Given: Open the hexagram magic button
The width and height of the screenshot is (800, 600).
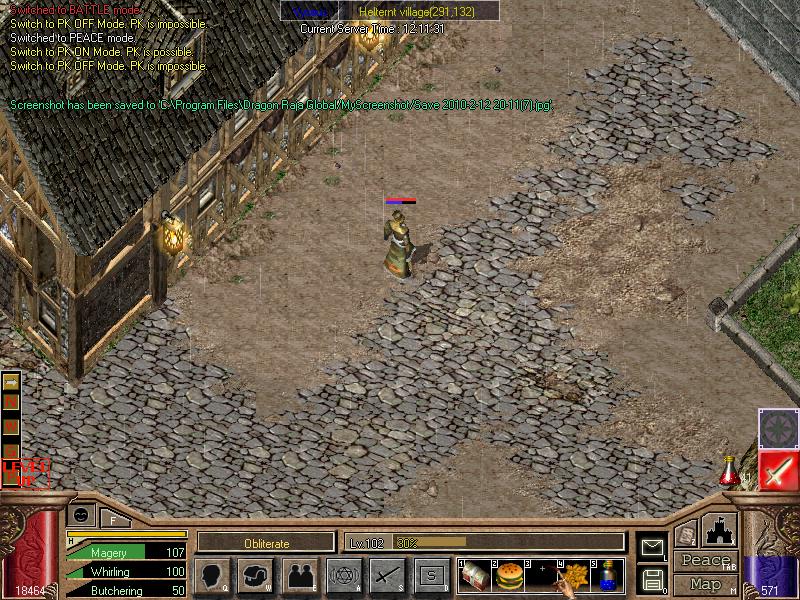Looking at the screenshot, I should coord(343,575).
